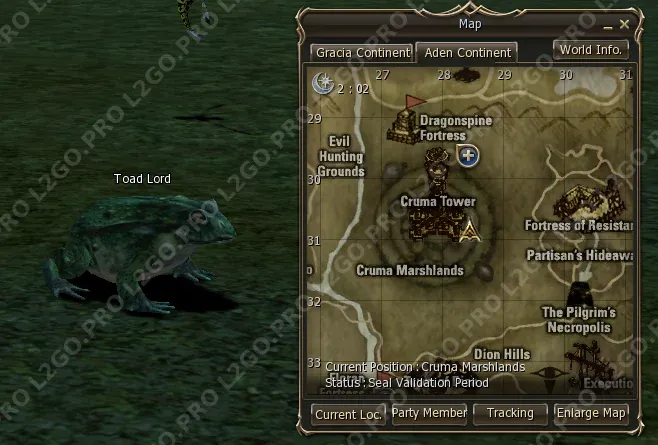Open the World Info. panel
Viewport: 658px width, 445px height.
click(x=591, y=49)
